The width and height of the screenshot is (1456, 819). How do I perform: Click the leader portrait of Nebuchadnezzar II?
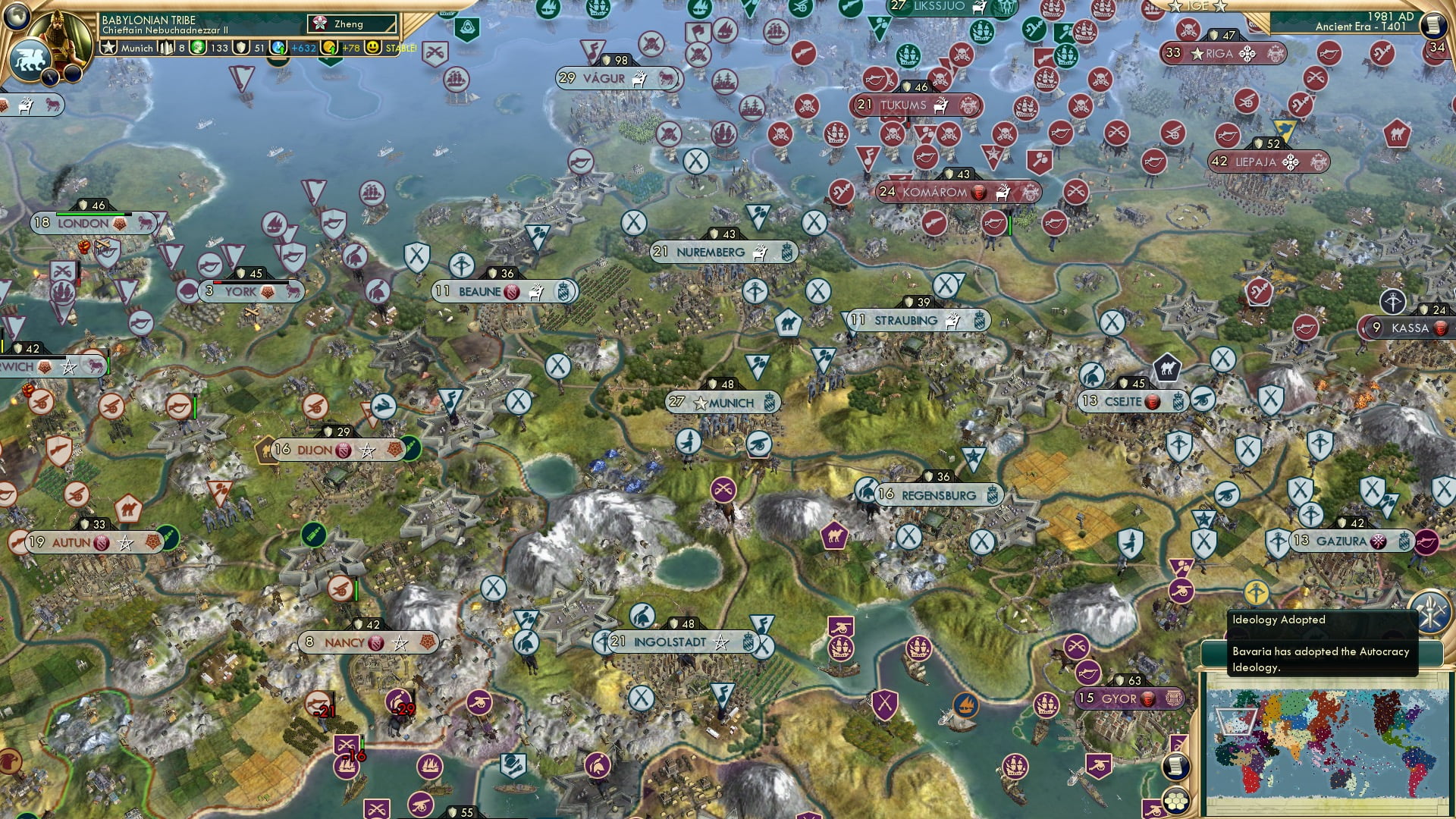pyautogui.click(x=61, y=36)
